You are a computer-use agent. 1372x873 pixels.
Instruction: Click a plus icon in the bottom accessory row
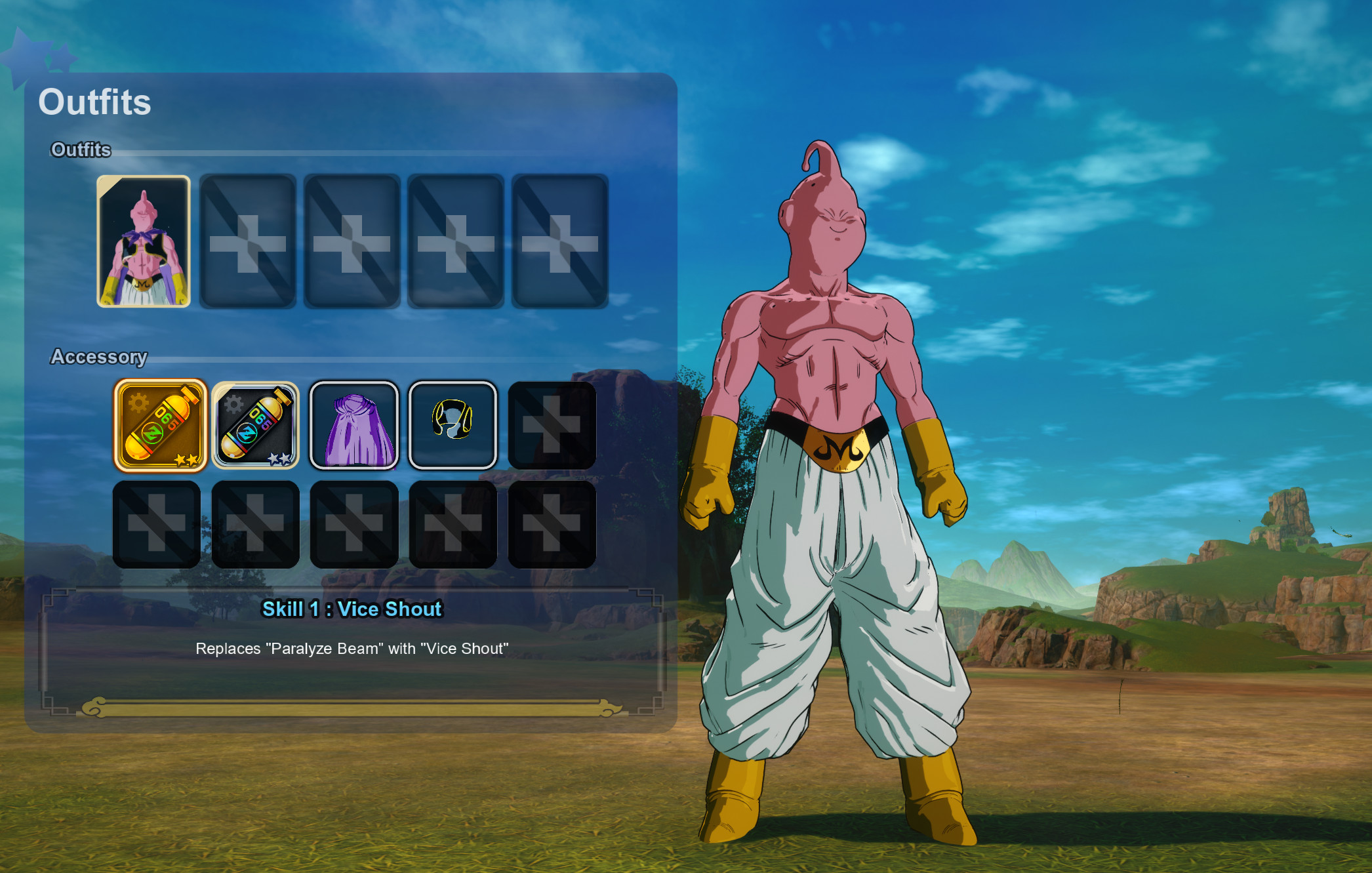coord(158,525)
